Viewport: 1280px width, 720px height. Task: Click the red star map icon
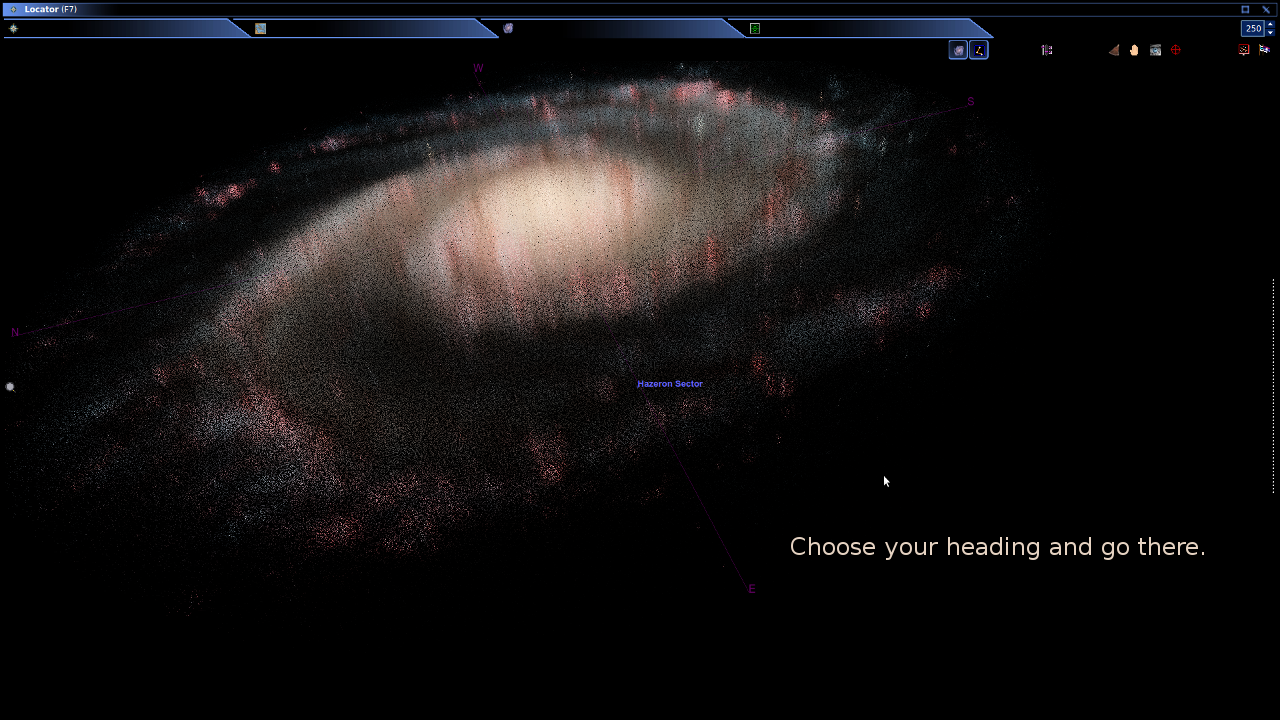coord(1244,50)
